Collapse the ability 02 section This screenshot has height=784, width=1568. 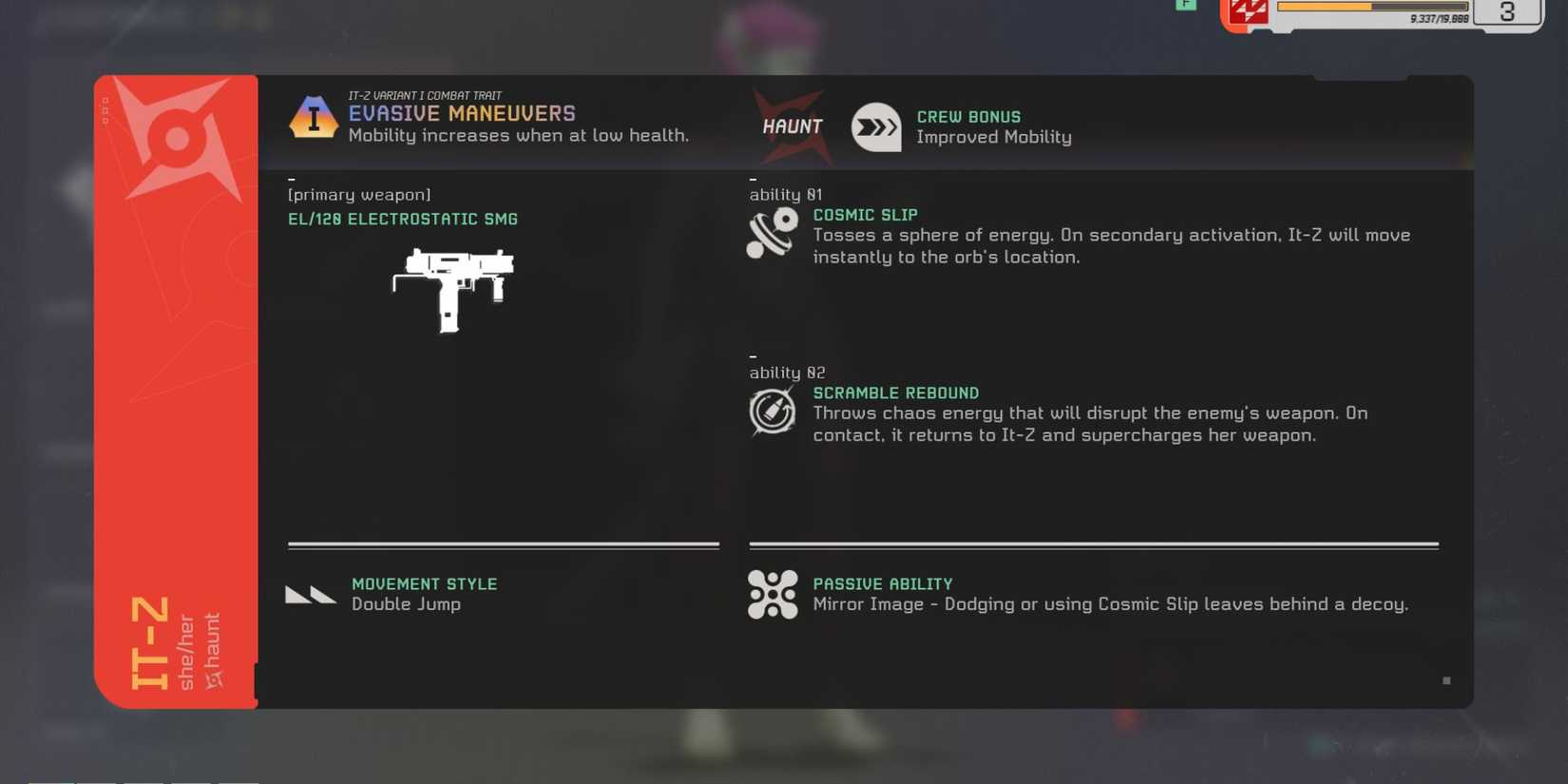753,355
